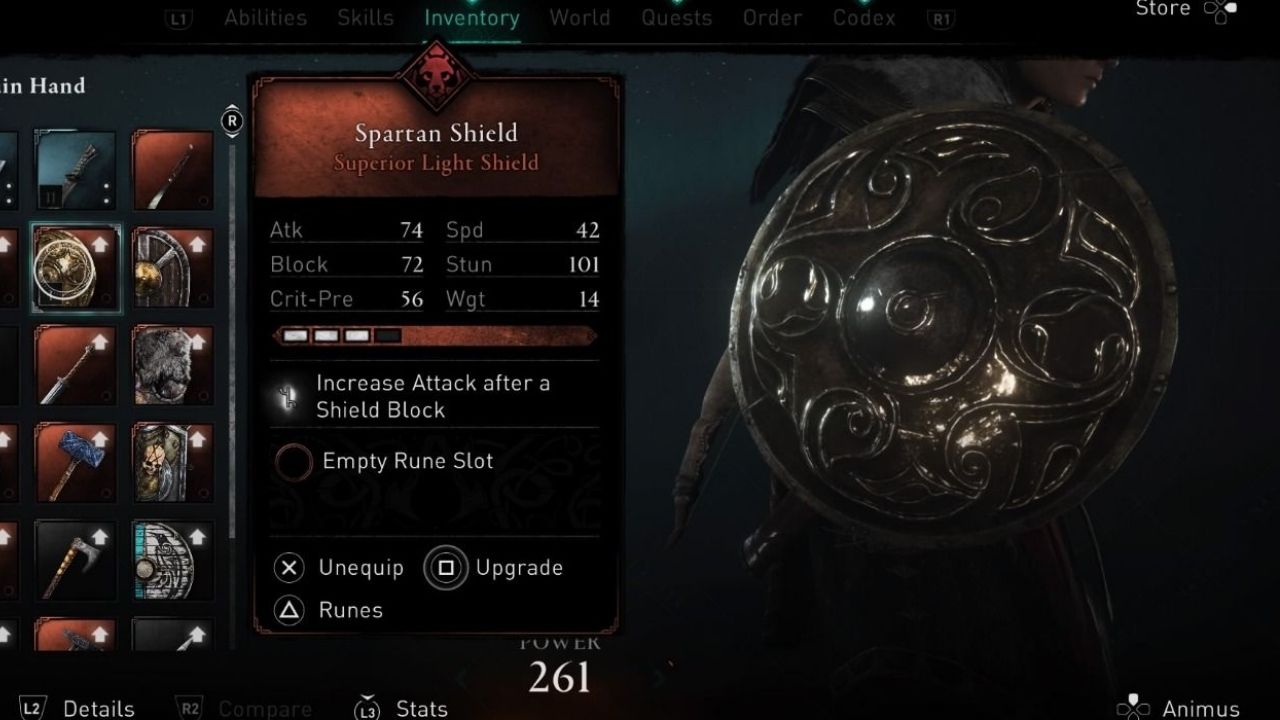Click the Increase Attack after Shield Block perk icon
Image resolution: width=1280 pixels, height=720 pixels.
click(x=288, y=396)
